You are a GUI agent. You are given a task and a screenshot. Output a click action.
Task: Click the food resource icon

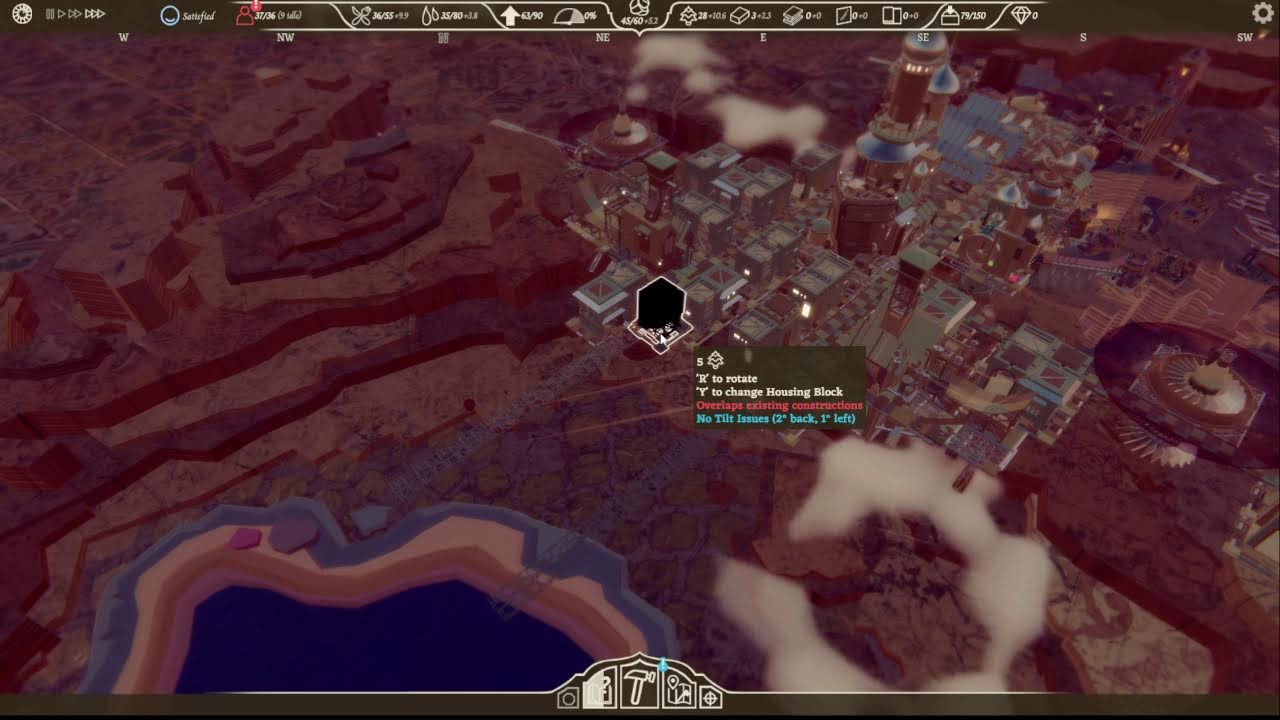coord(361,16)
